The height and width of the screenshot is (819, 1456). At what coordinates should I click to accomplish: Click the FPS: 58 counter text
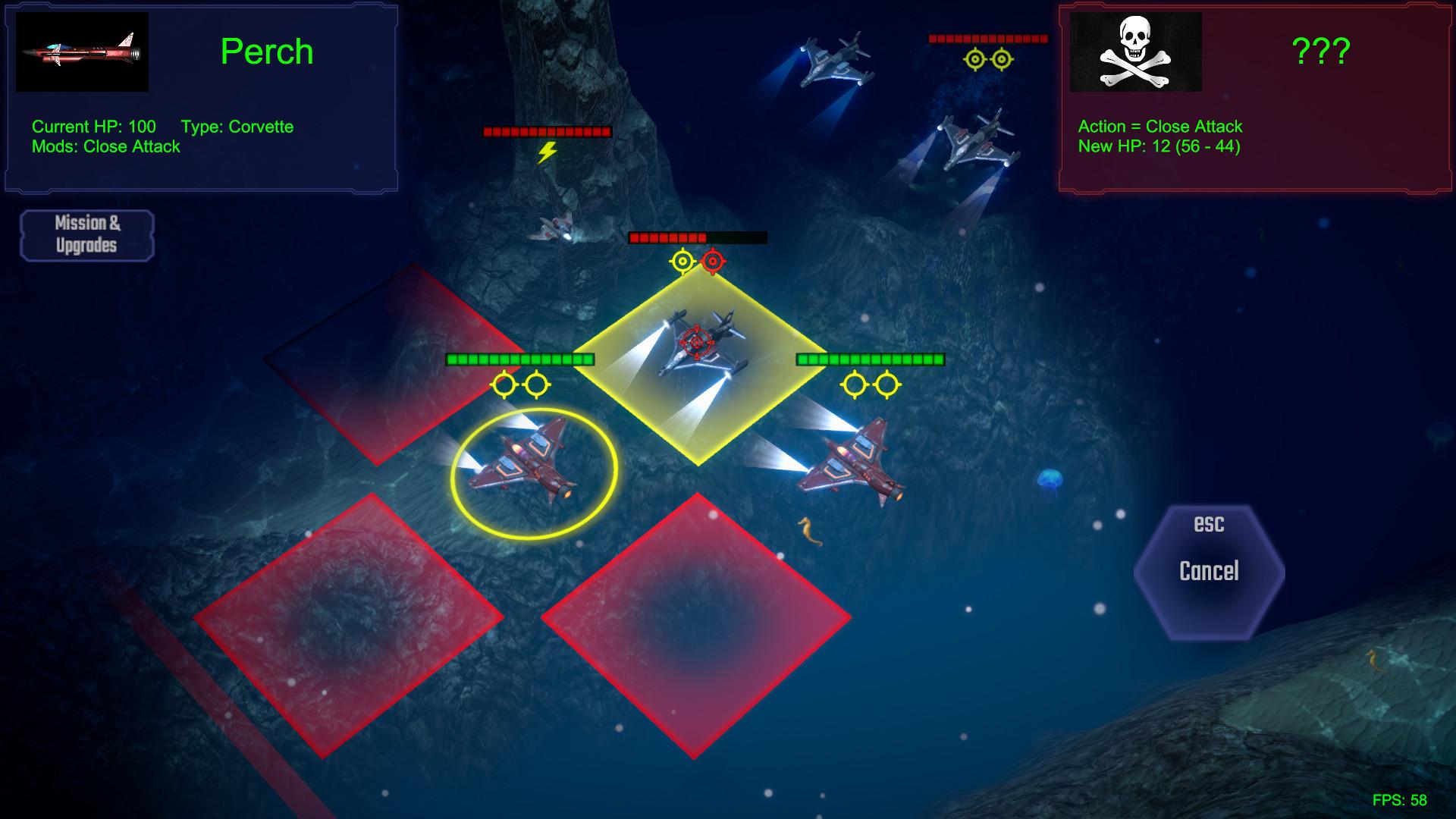click(1401, 798)
